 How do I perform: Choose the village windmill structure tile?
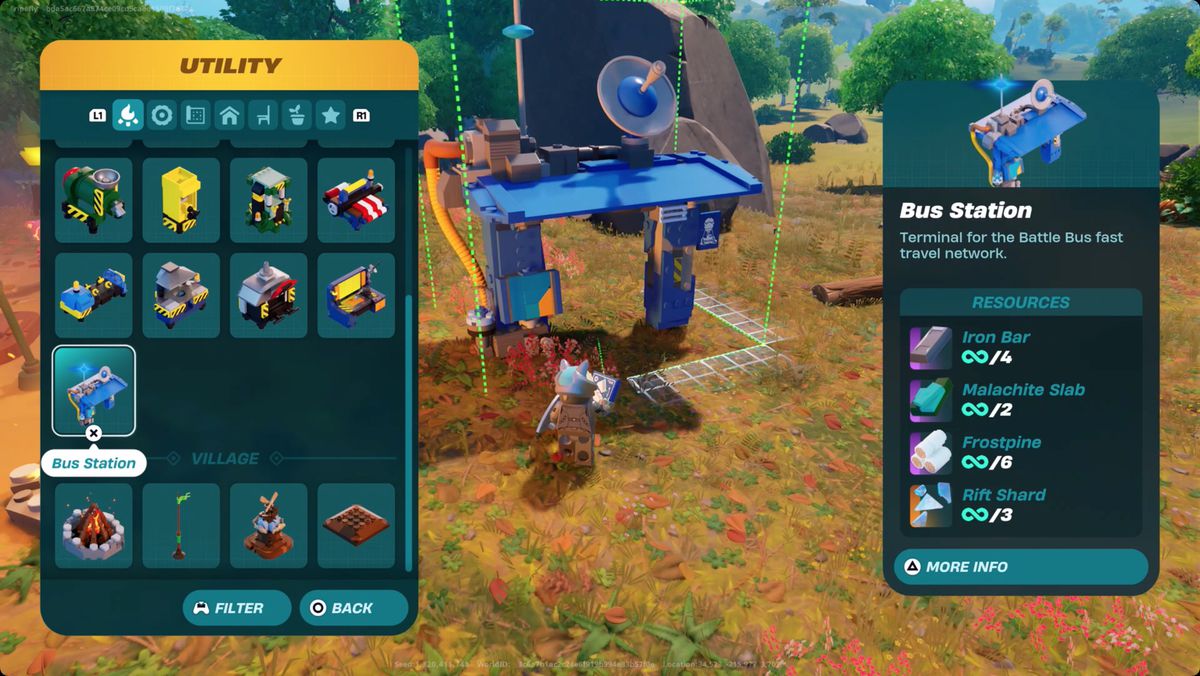268,526
